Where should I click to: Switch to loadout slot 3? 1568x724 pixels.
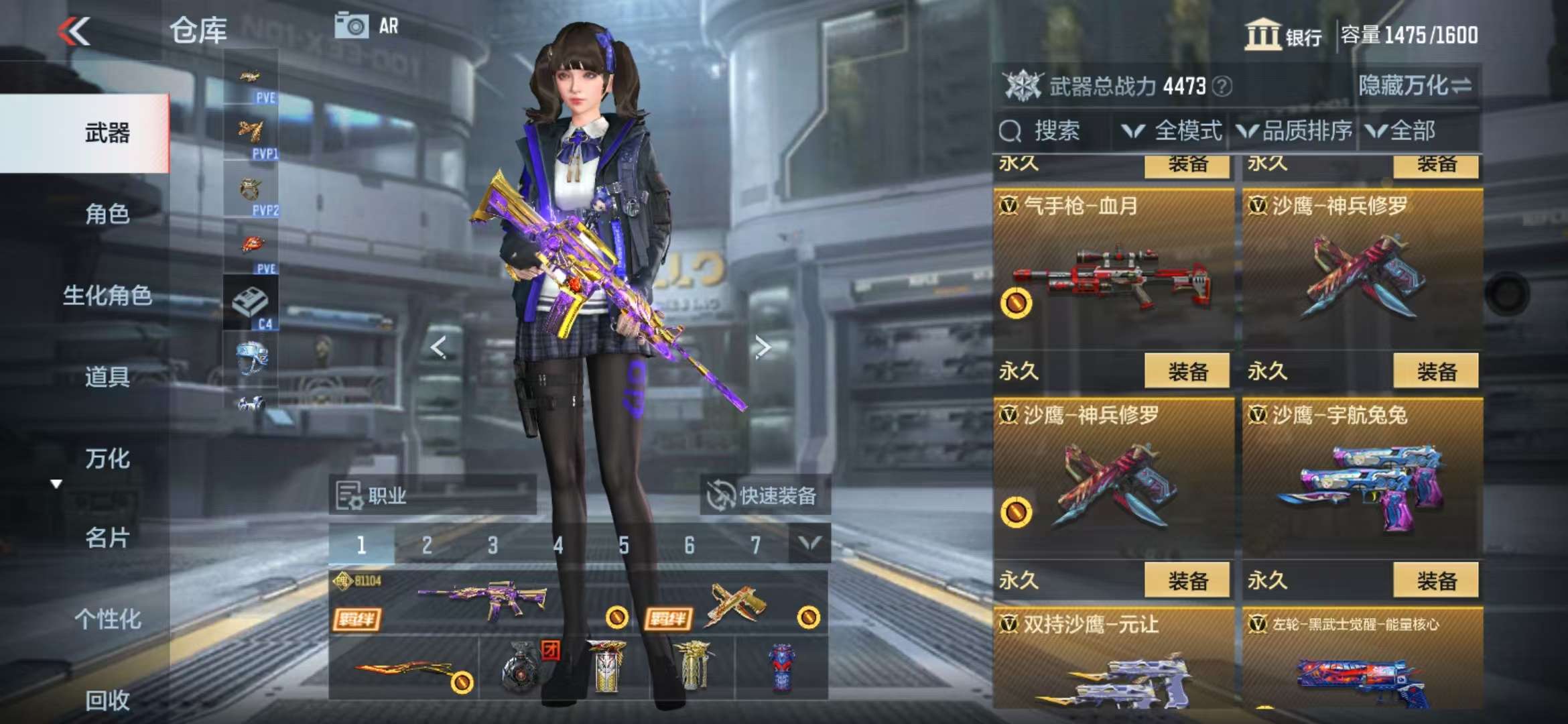point(493,545)
